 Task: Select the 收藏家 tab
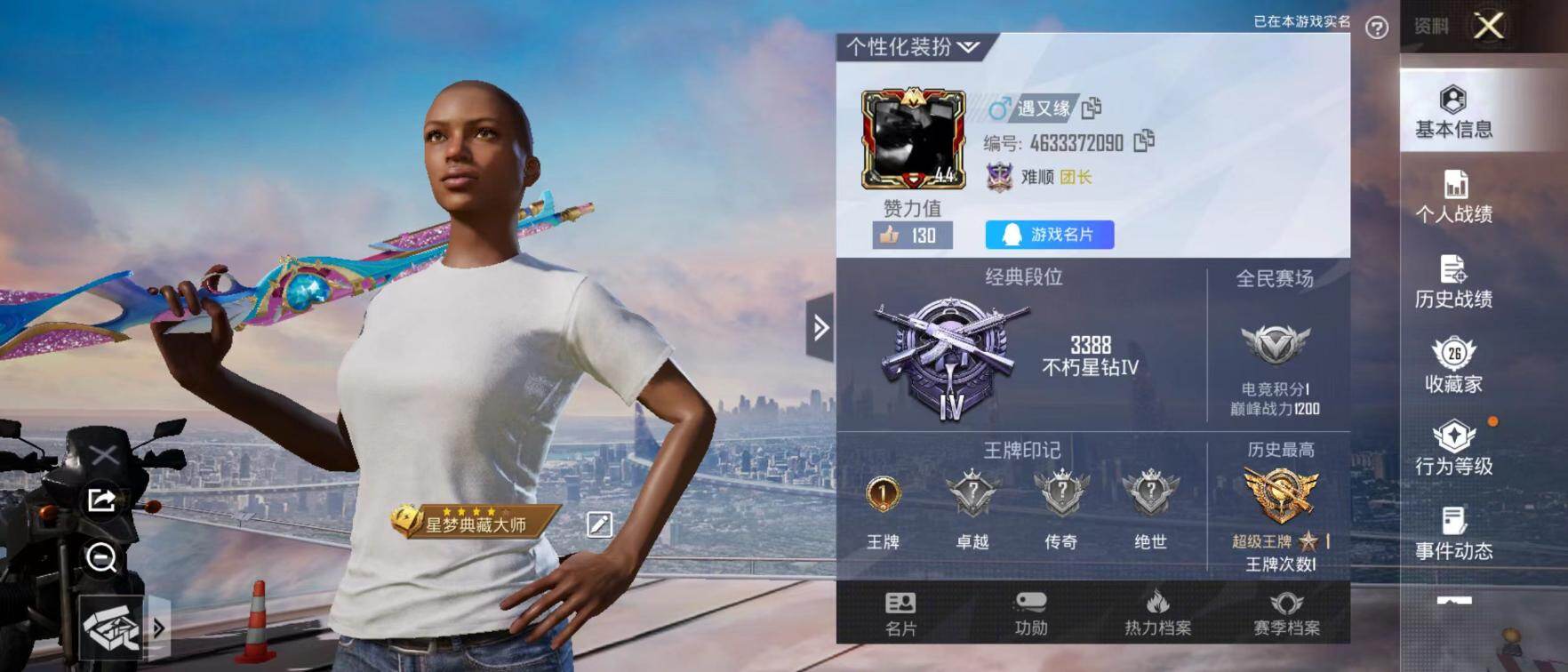[x=1453, y=365]
